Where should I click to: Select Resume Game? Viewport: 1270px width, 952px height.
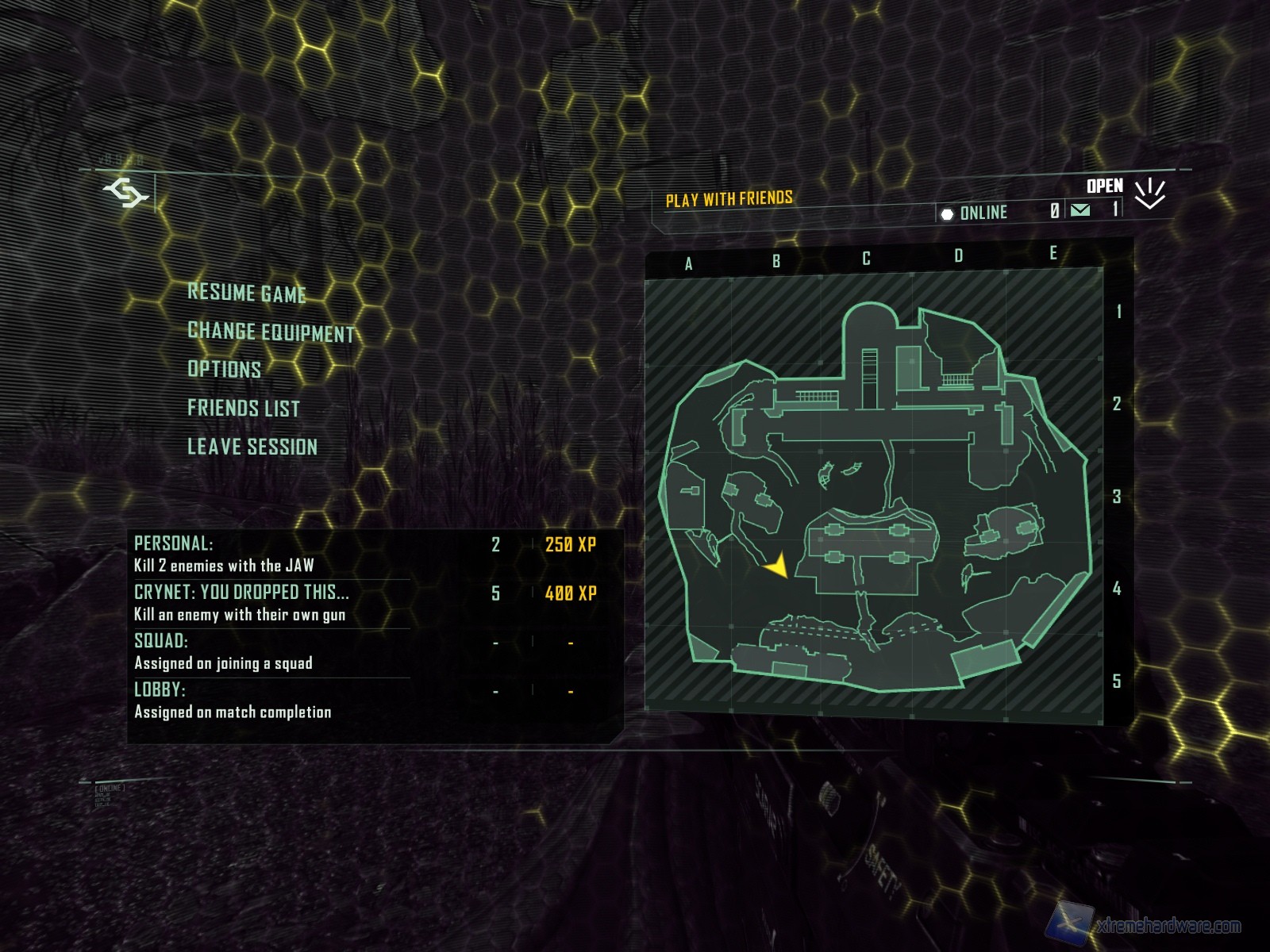(247, 293)
